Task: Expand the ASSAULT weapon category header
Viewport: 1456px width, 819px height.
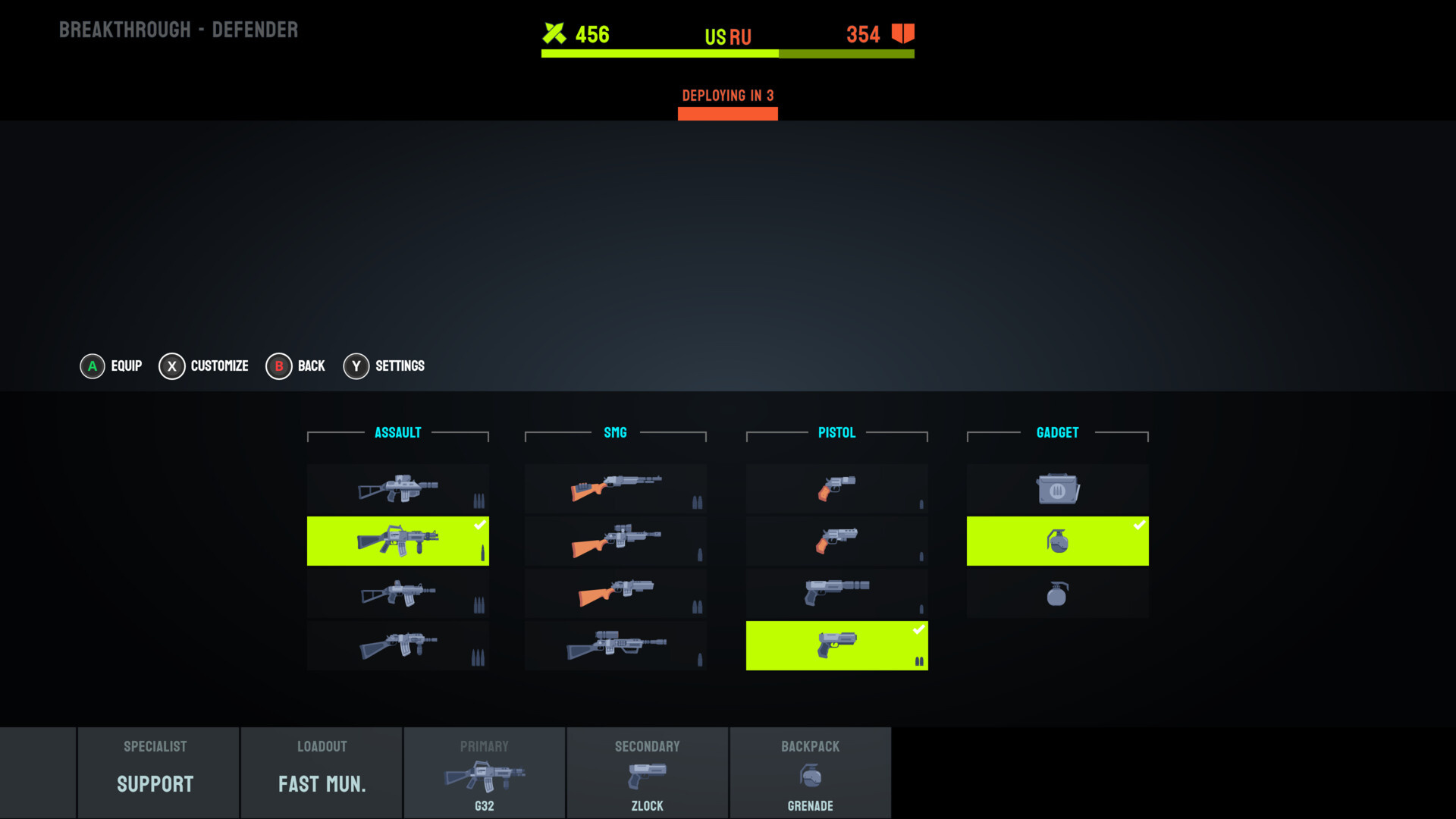Action: (397, 432)
